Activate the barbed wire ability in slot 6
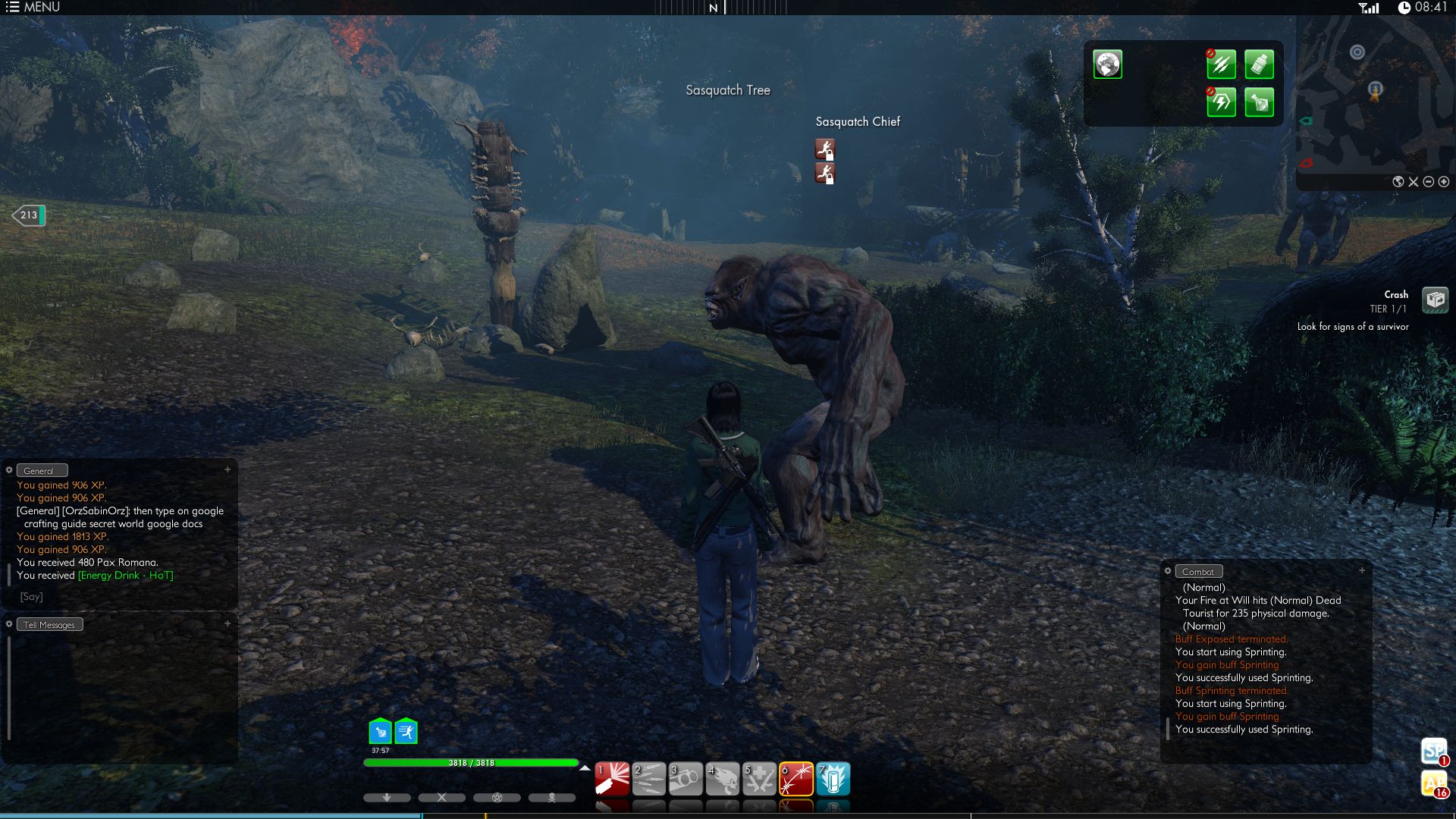 point(796,779)
